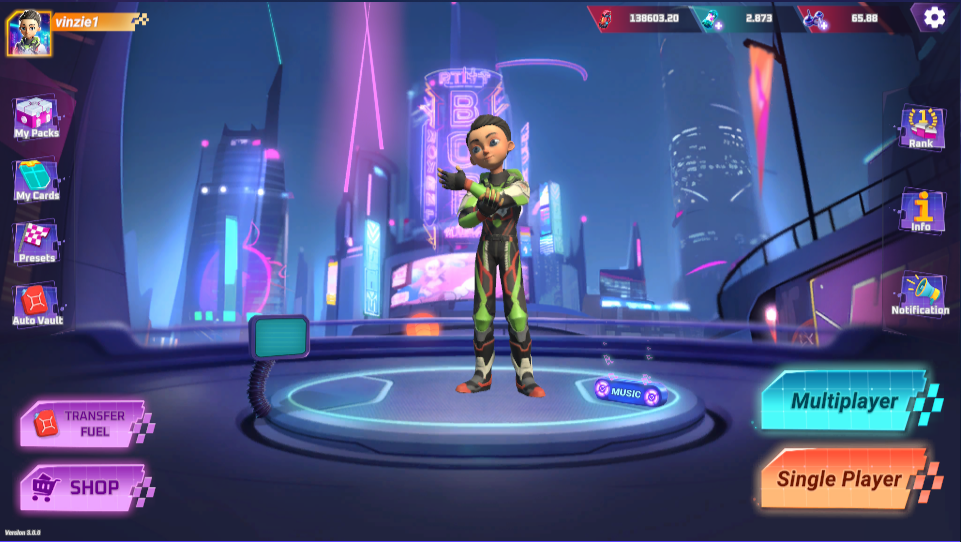This screenshot has width=961, height=542.
Task: Open the Info panel
Action: (x=921, y=210)
